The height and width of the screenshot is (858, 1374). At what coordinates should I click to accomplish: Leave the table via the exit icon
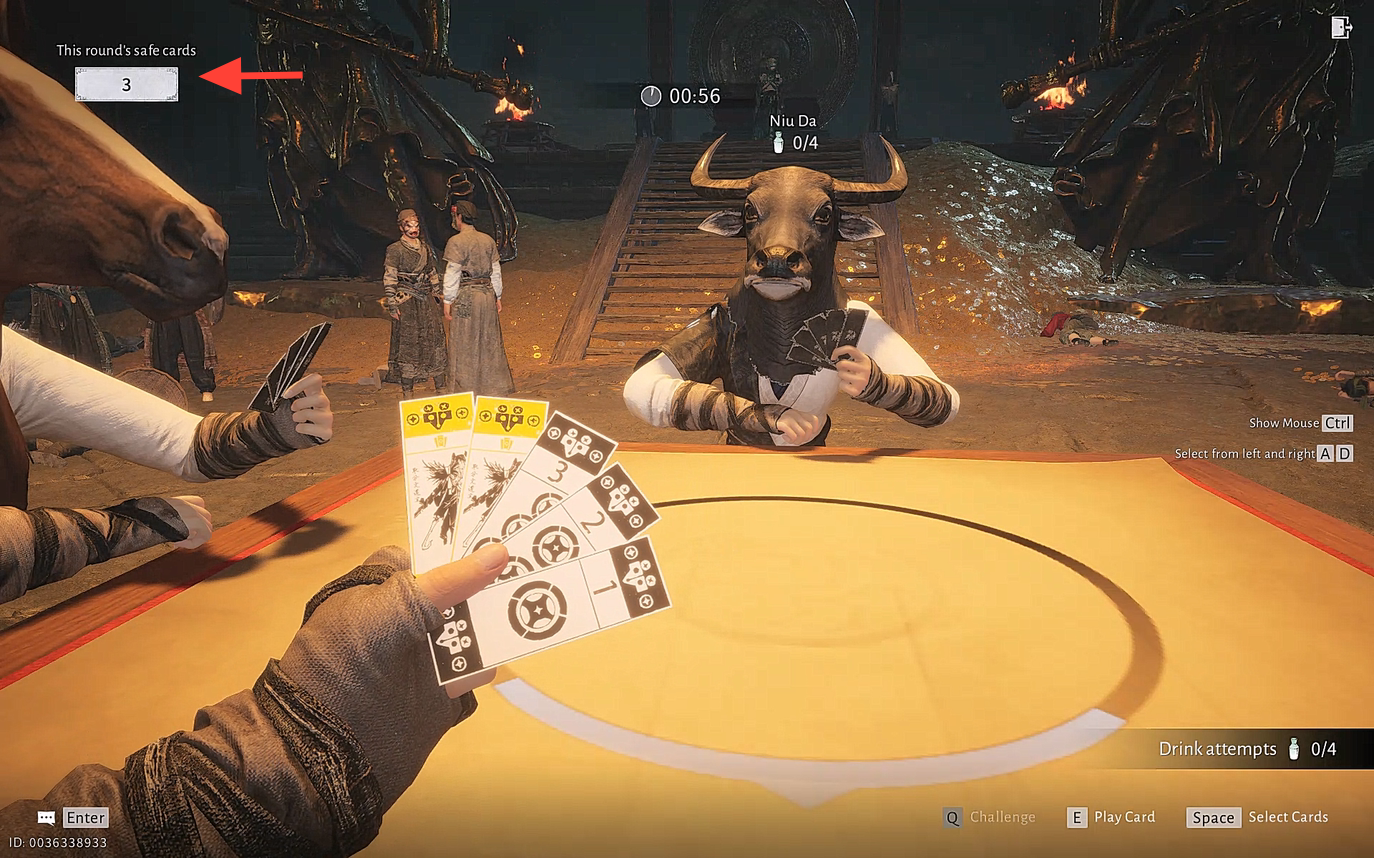click(x=1341, y=27)
